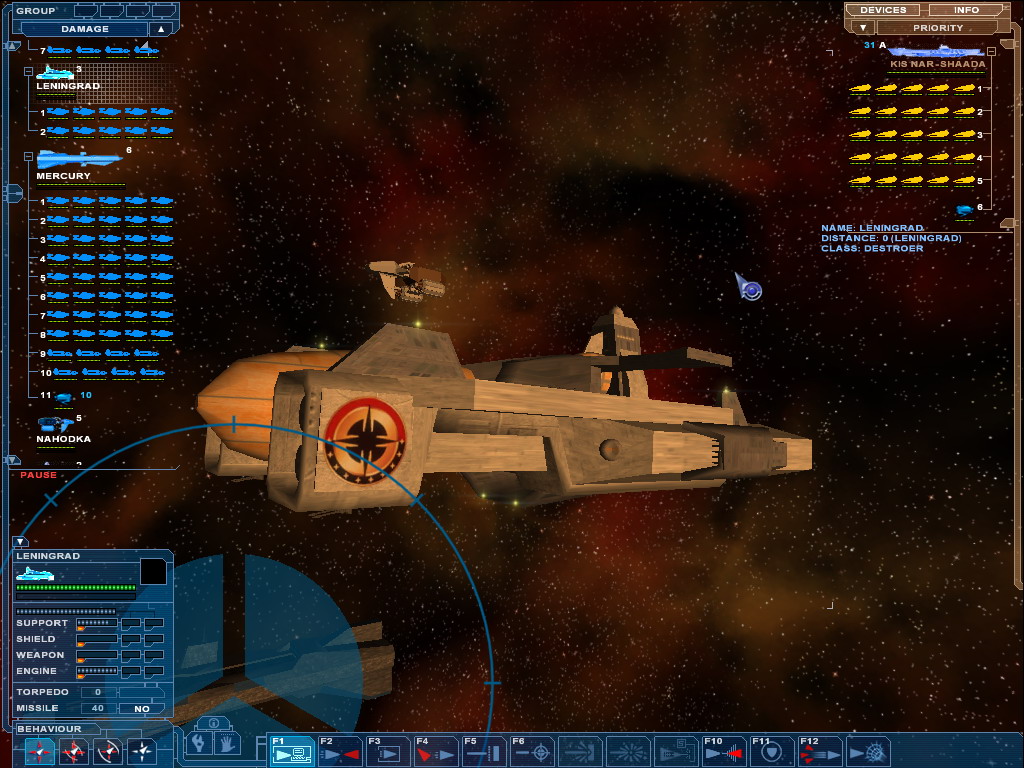This screenshot has width=1024, height=768.
Task: Collapse the Leningrad group with the minus box
Action: click(28, 72)
